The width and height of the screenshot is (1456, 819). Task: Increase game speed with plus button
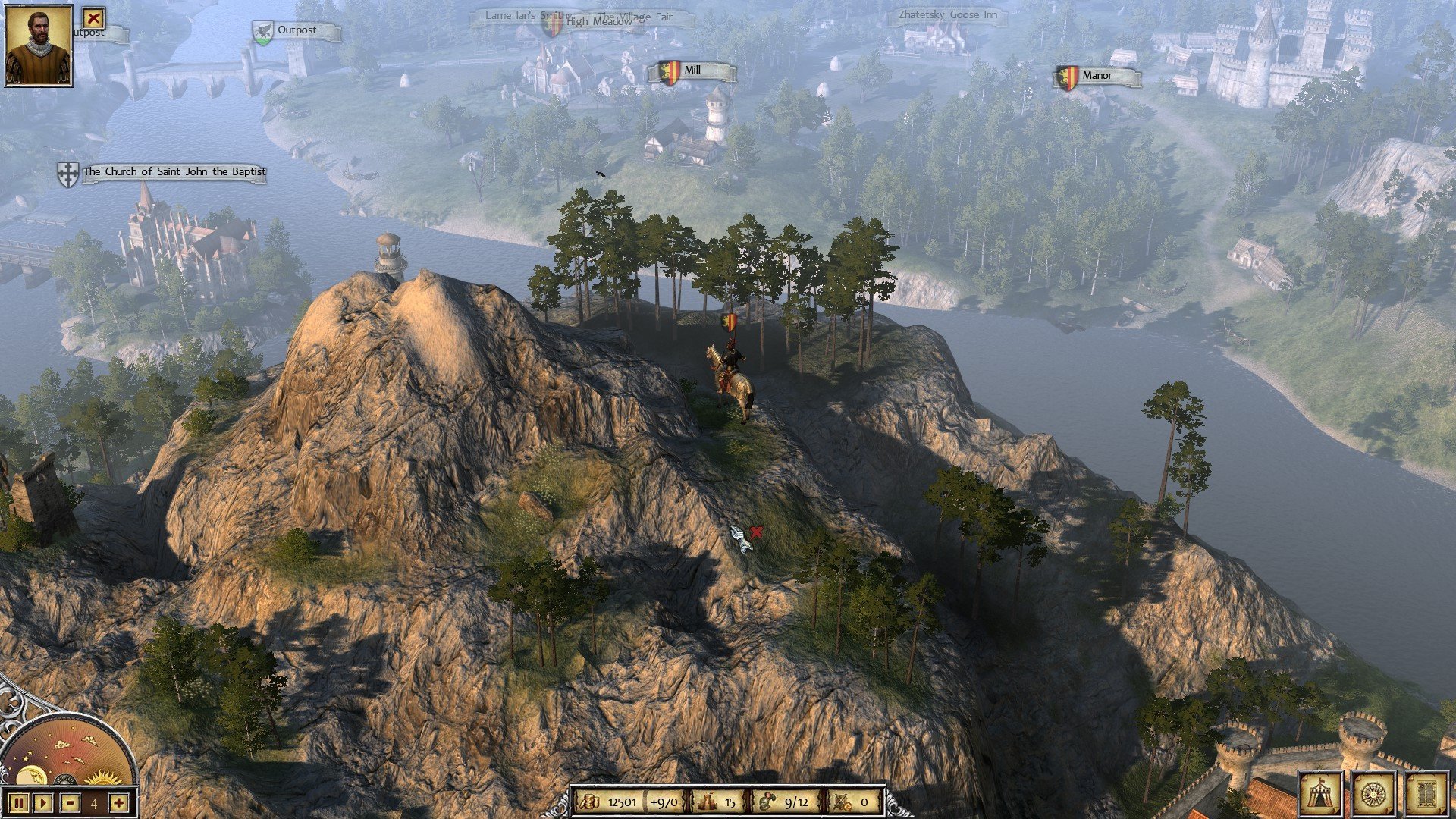(x=118, y=802)
